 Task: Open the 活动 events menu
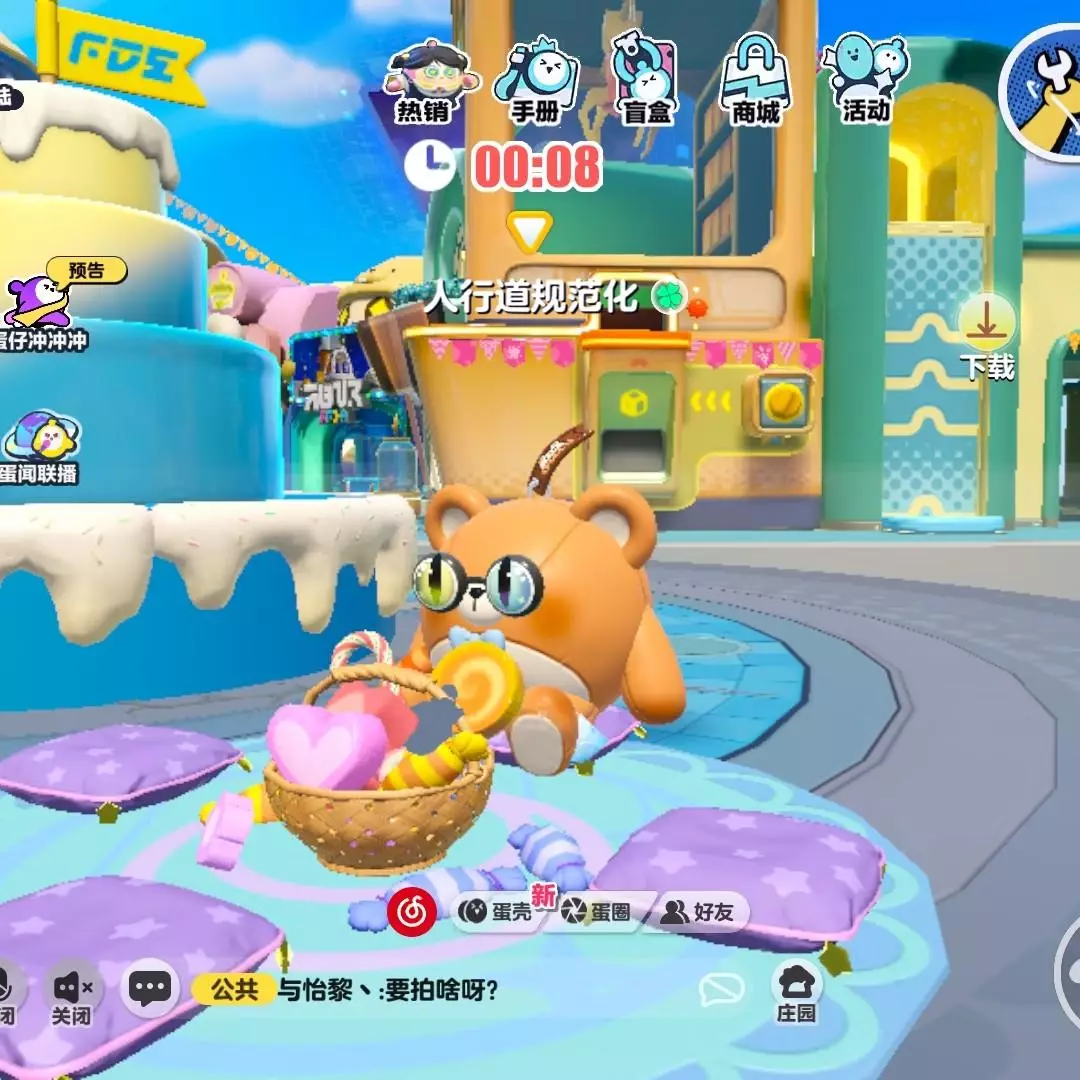[x=865, y=80]
